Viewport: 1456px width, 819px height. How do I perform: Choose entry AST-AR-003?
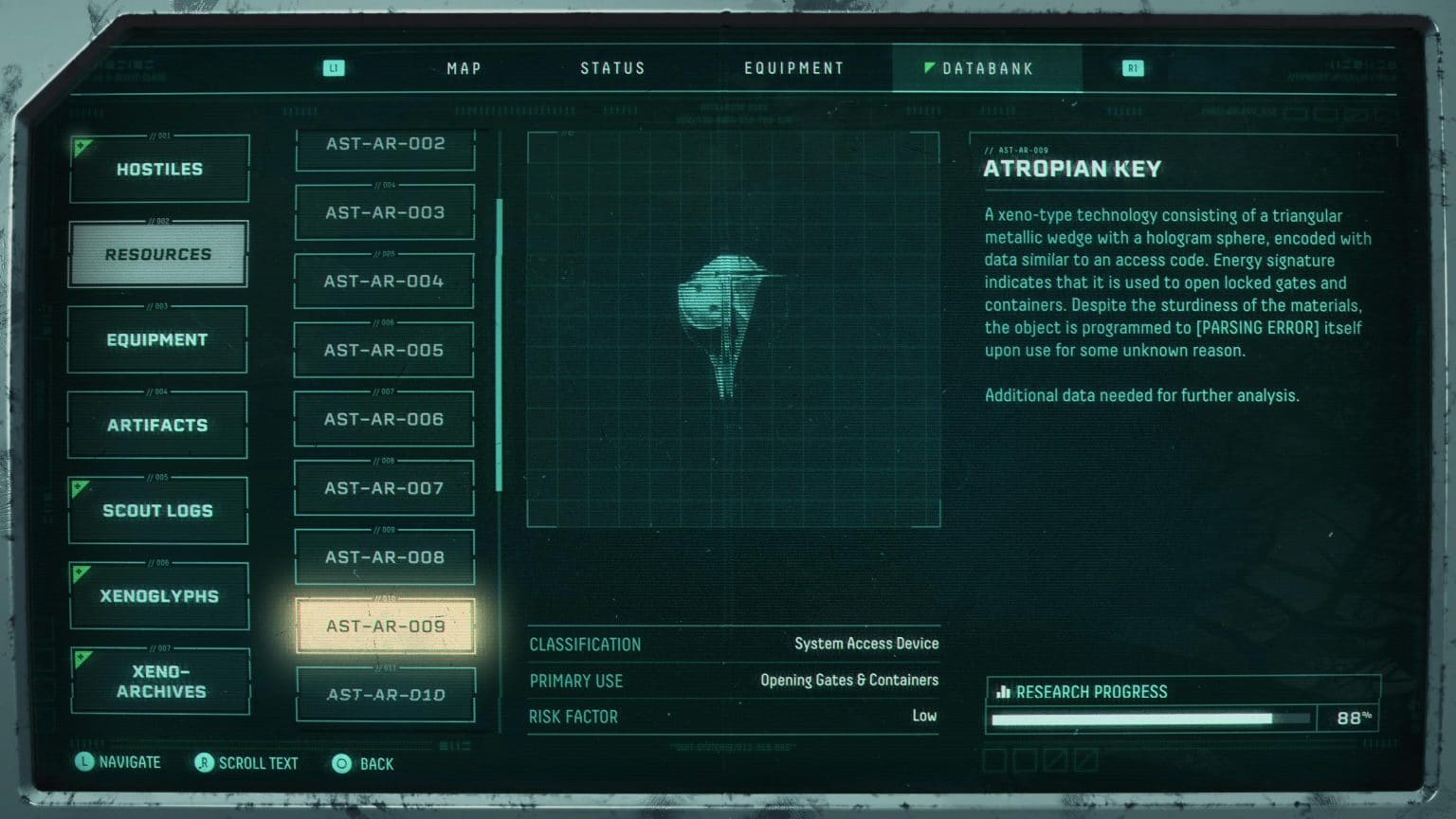[x=385, y=212]
